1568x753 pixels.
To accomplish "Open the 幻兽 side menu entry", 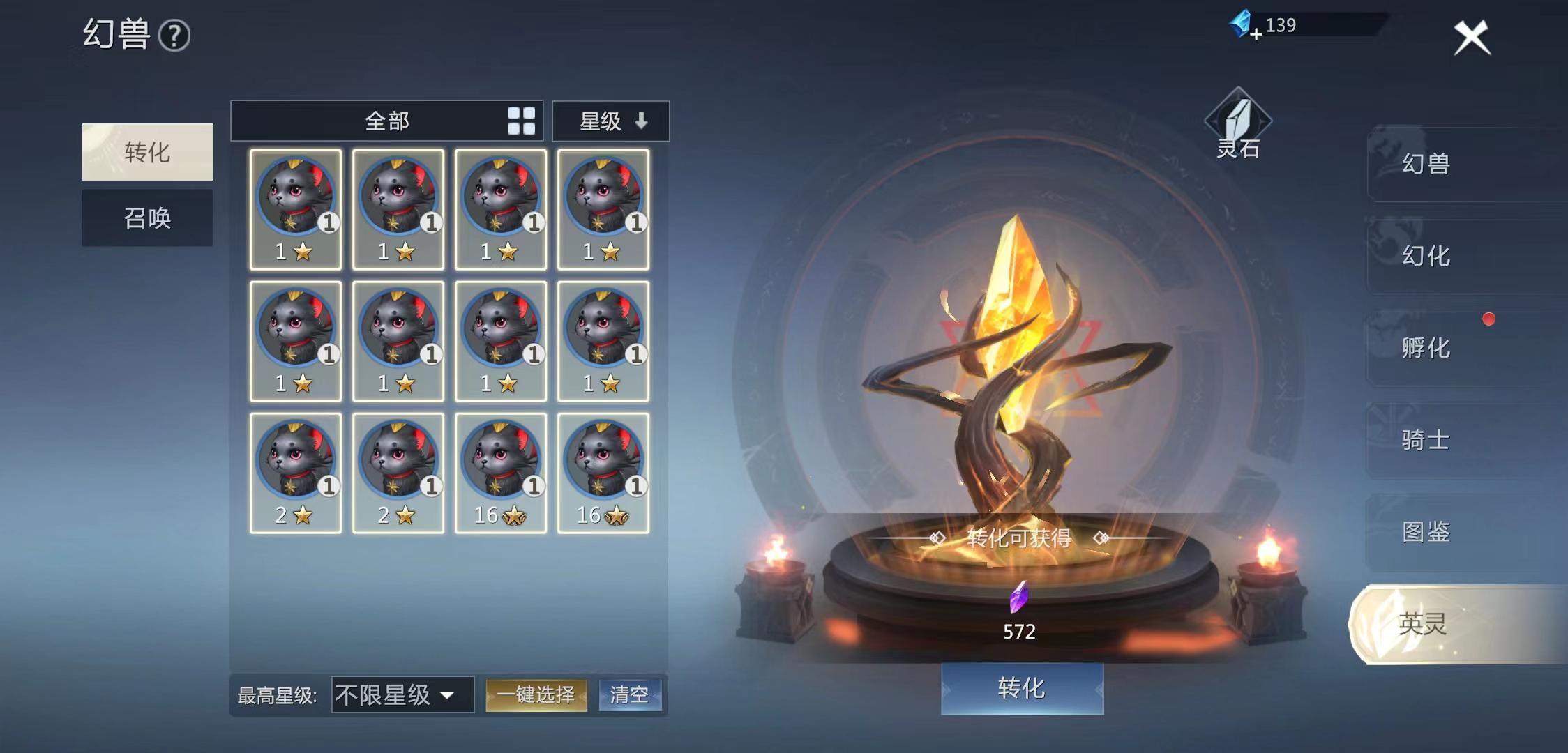I will pos(1426,164).
